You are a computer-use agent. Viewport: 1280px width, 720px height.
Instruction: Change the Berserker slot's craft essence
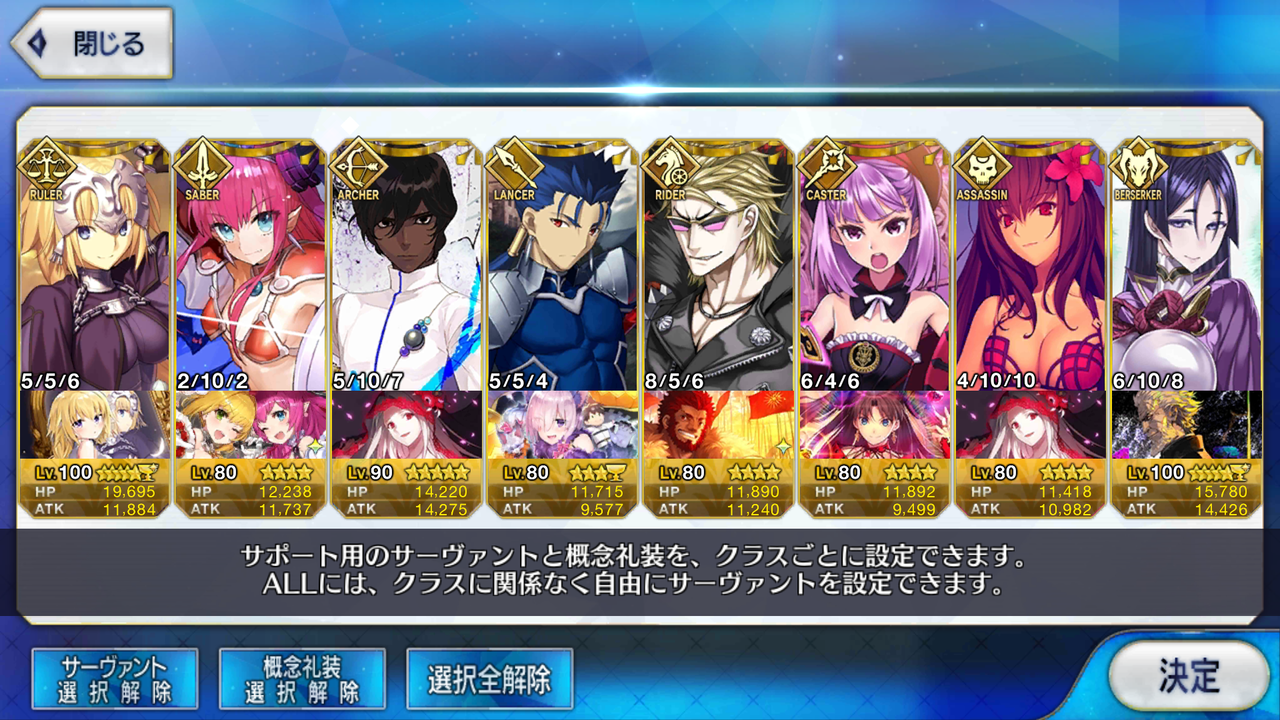pos(1186,425)
